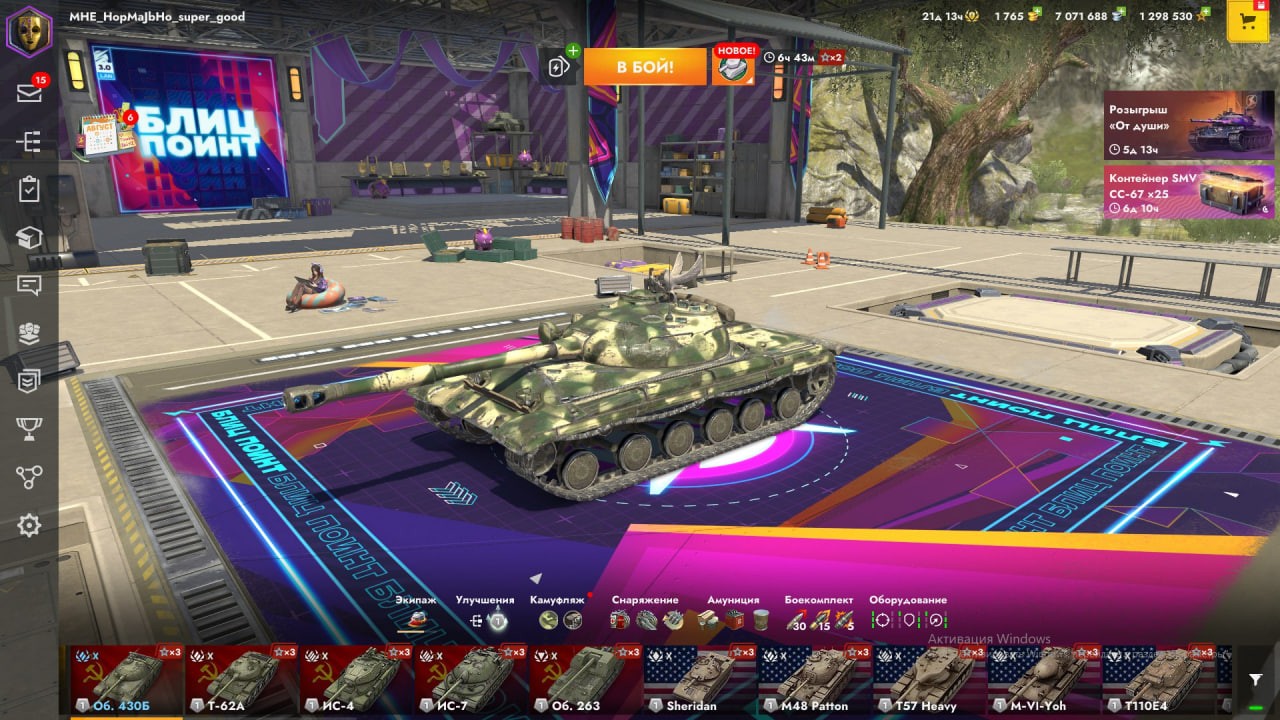Choose the T57 Heavy tank

[x=929, y=679]
